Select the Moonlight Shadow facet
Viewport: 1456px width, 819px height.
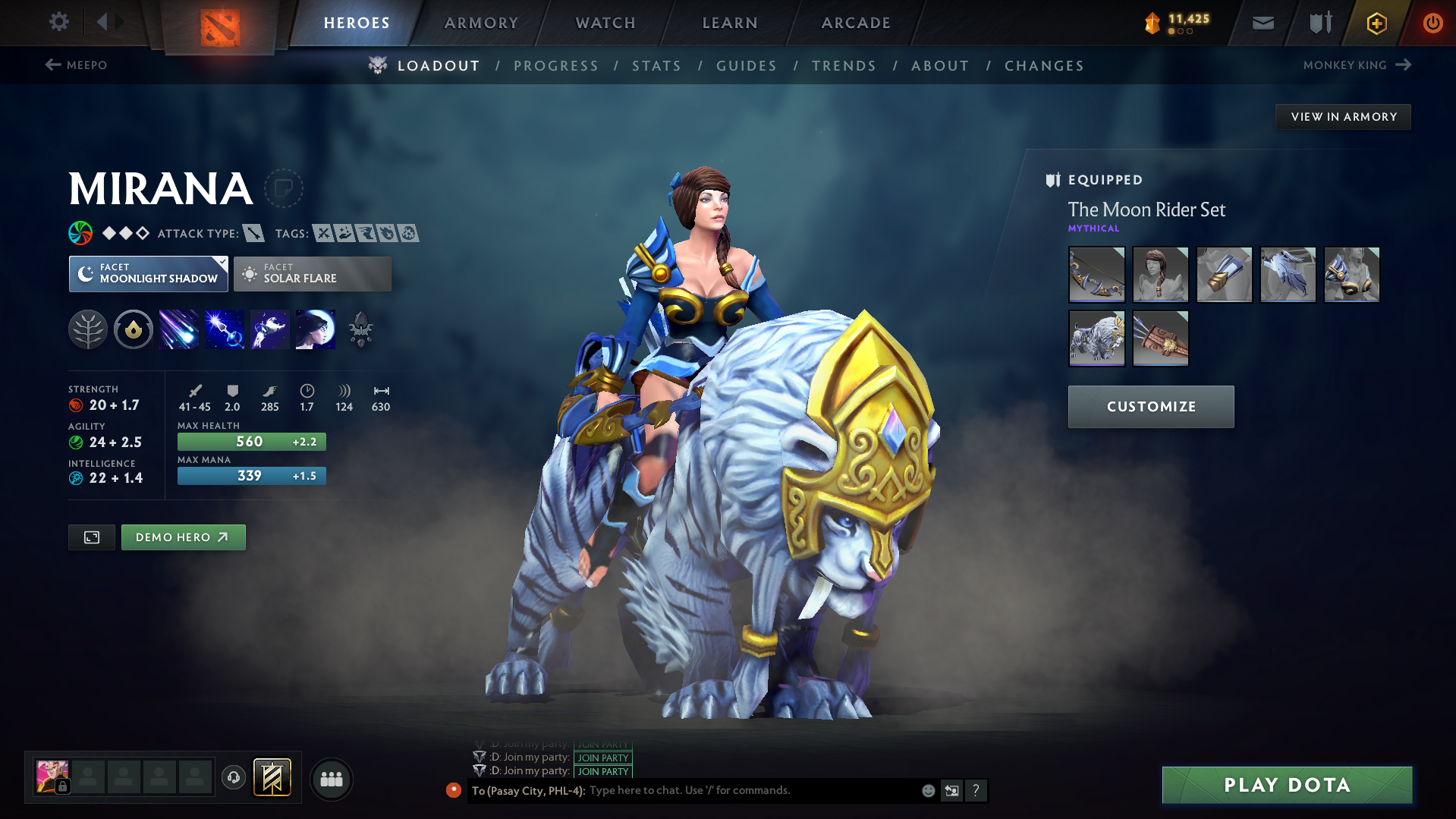[x=148, y=273]
